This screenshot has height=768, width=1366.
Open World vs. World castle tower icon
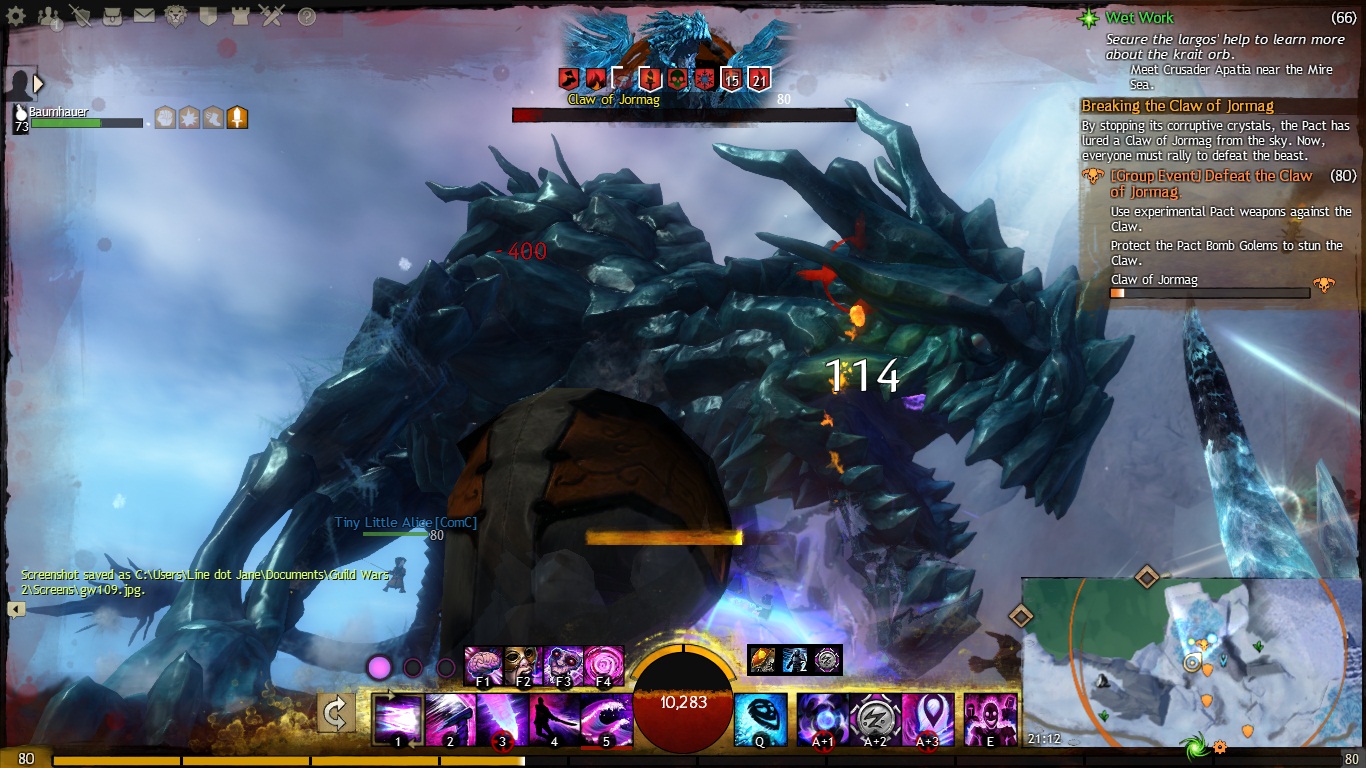239,16
